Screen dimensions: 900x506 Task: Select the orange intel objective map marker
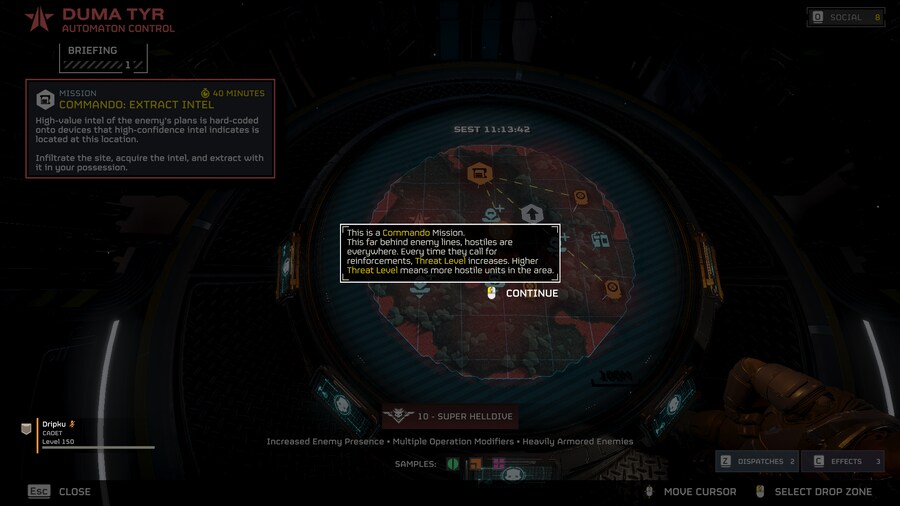[x=478, y=175]
